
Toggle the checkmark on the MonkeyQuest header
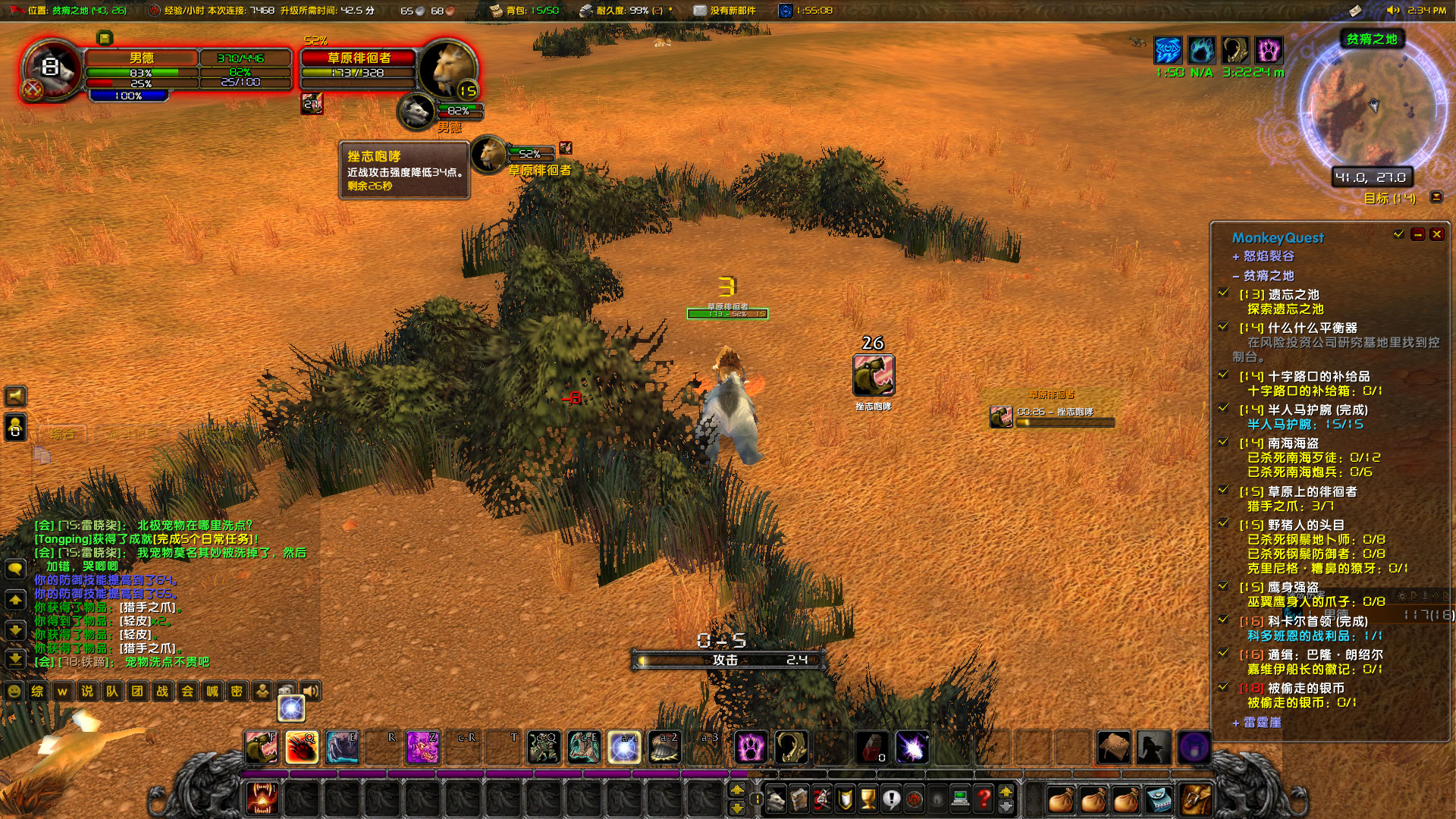[x=1399, y=235]
